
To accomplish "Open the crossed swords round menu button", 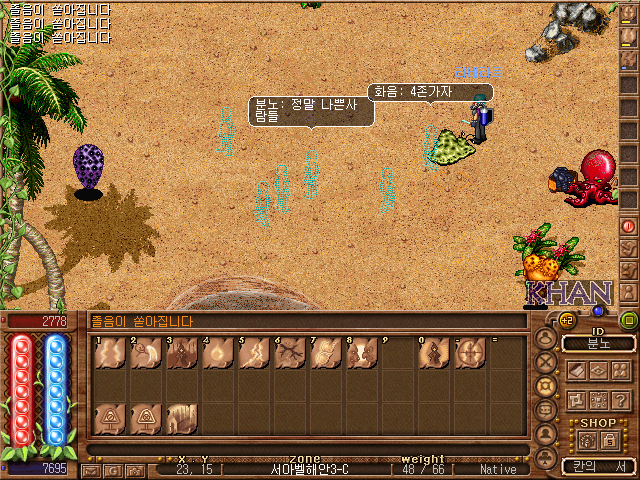I will point(546,362).
